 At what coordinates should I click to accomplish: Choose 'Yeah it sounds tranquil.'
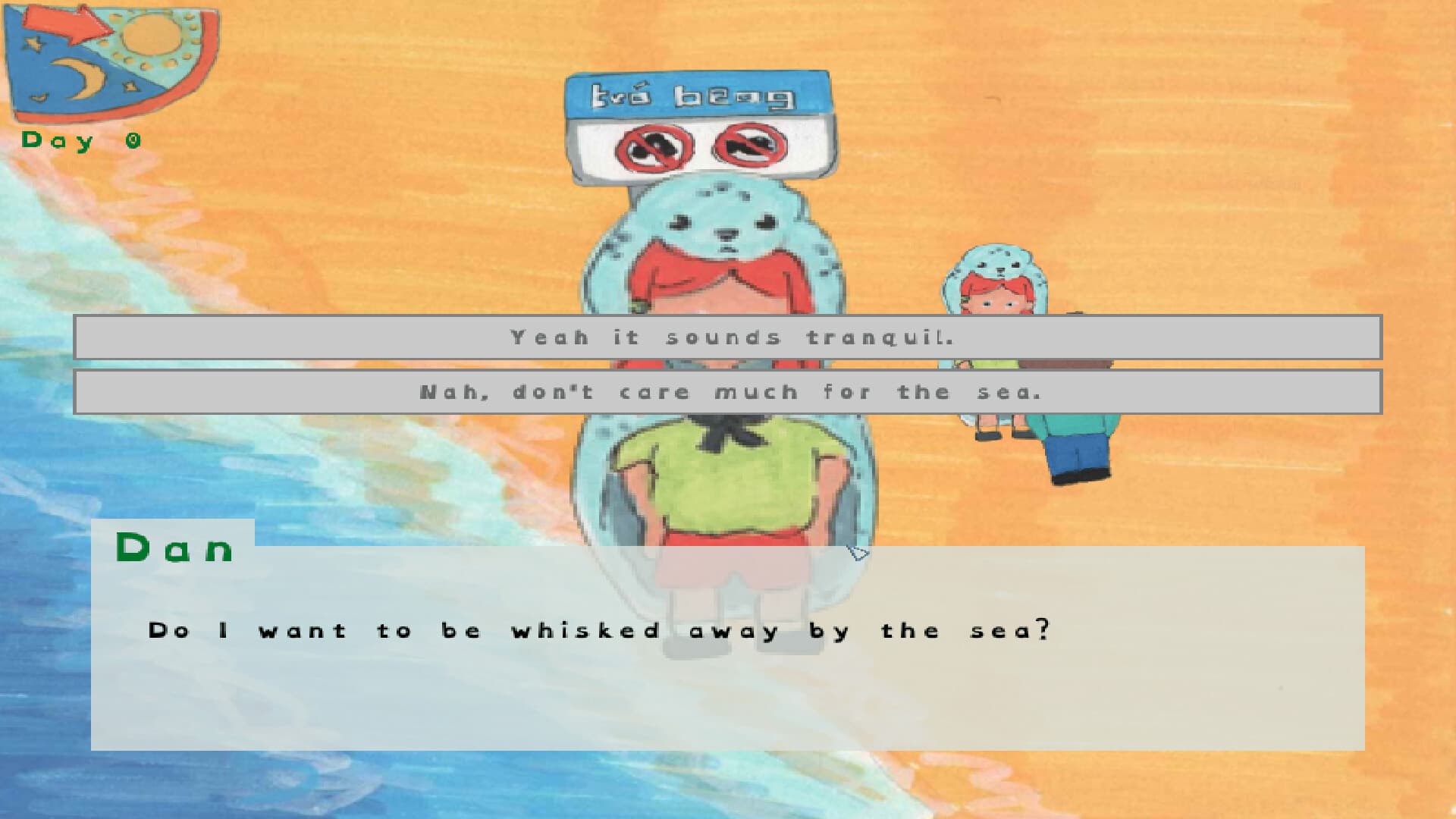[728, 337]
